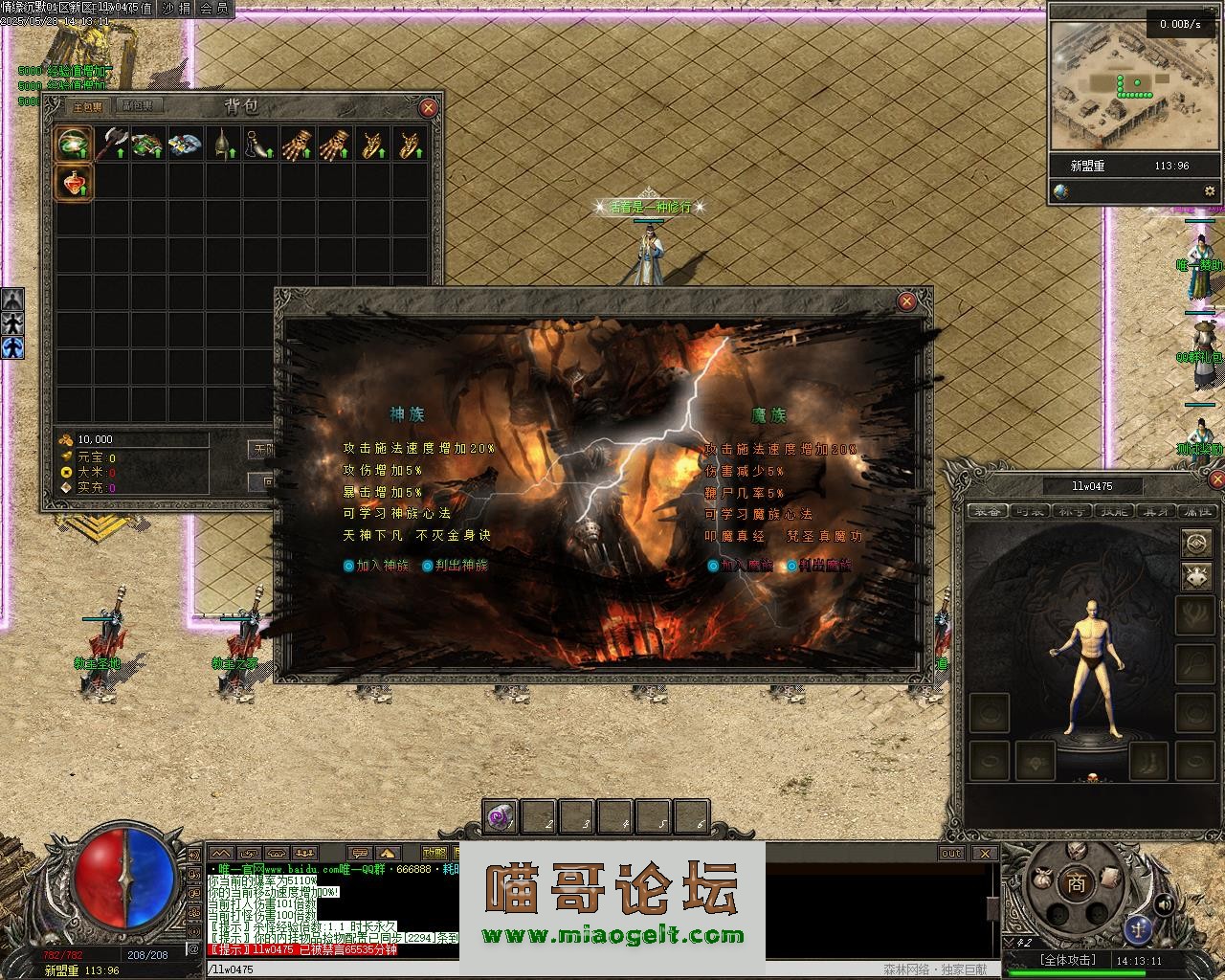
Task: Toggle the sound speaker icon
Action: click(x=1165, y=903)
